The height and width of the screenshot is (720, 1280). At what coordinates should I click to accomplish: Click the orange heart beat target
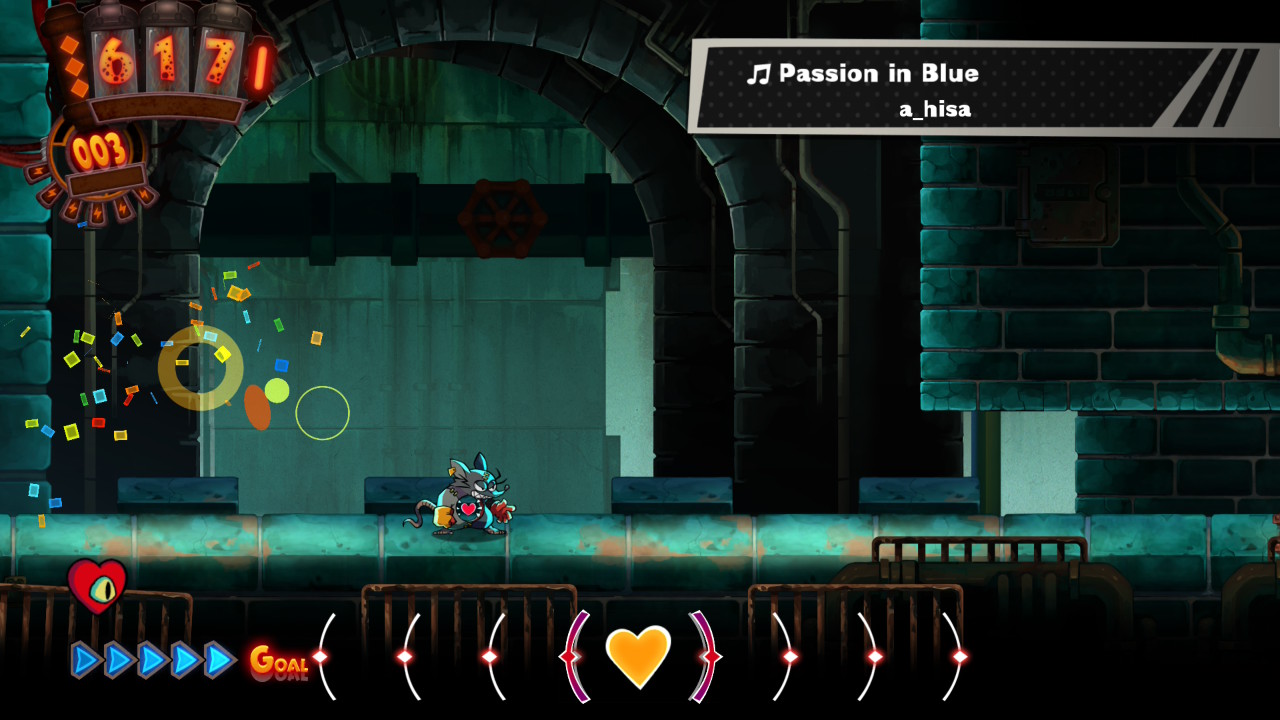(x=638, y=656)
